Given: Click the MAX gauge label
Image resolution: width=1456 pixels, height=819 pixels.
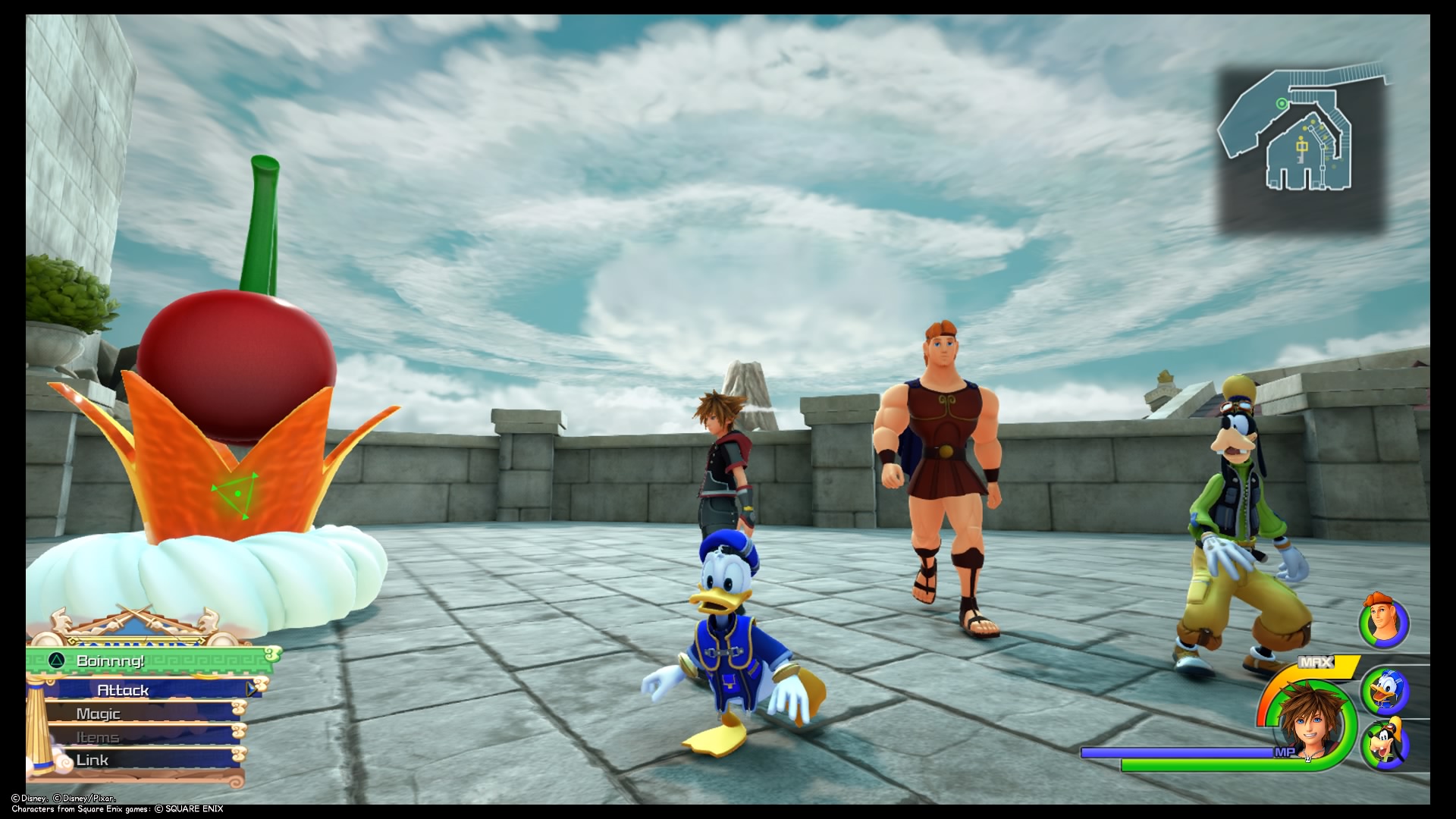Looking at the screenshot, I should (x=1316, y=661).
